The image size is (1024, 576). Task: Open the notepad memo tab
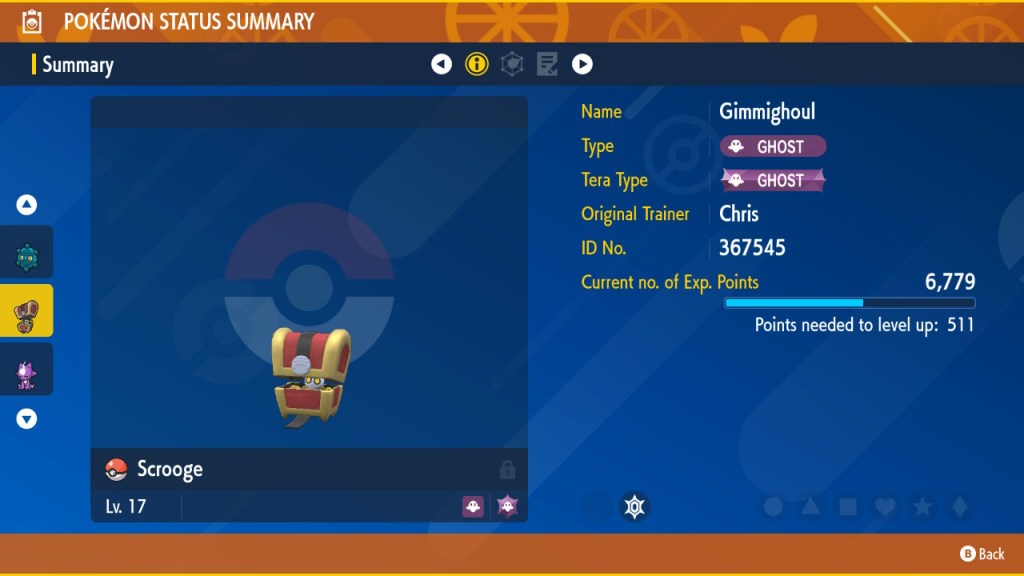point(547,65)
